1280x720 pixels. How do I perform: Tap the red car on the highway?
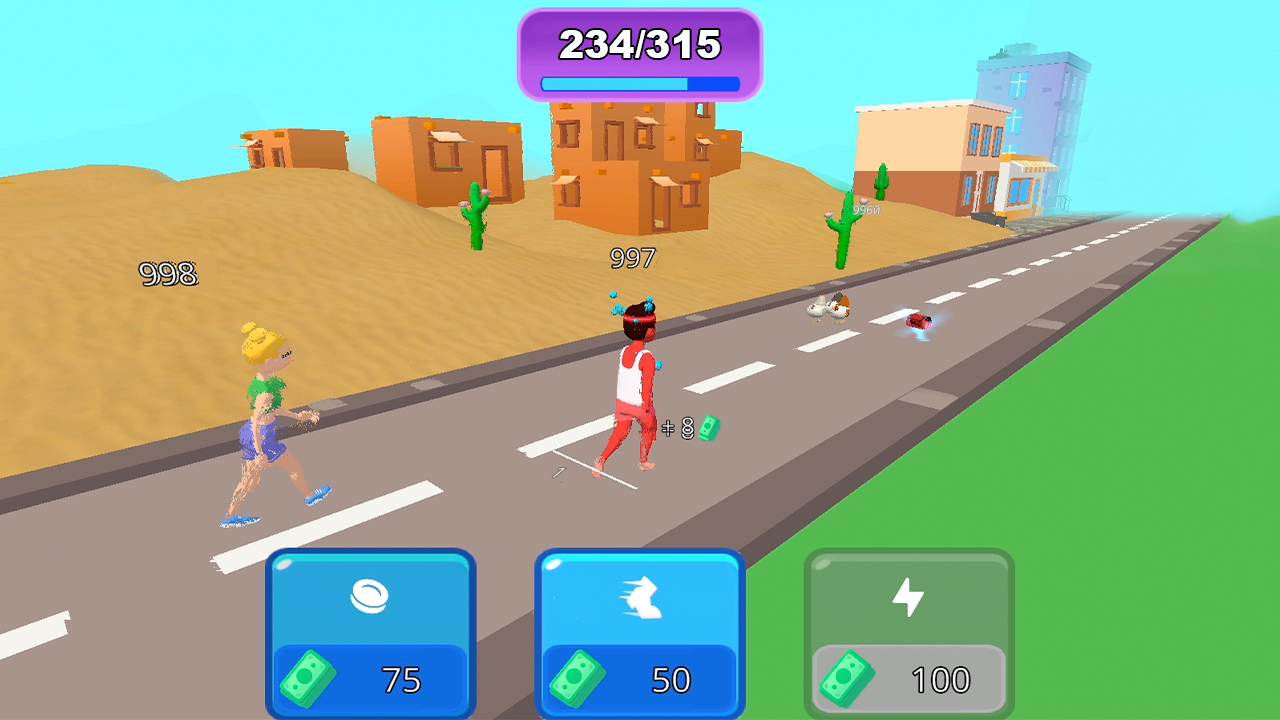(921, 320)
